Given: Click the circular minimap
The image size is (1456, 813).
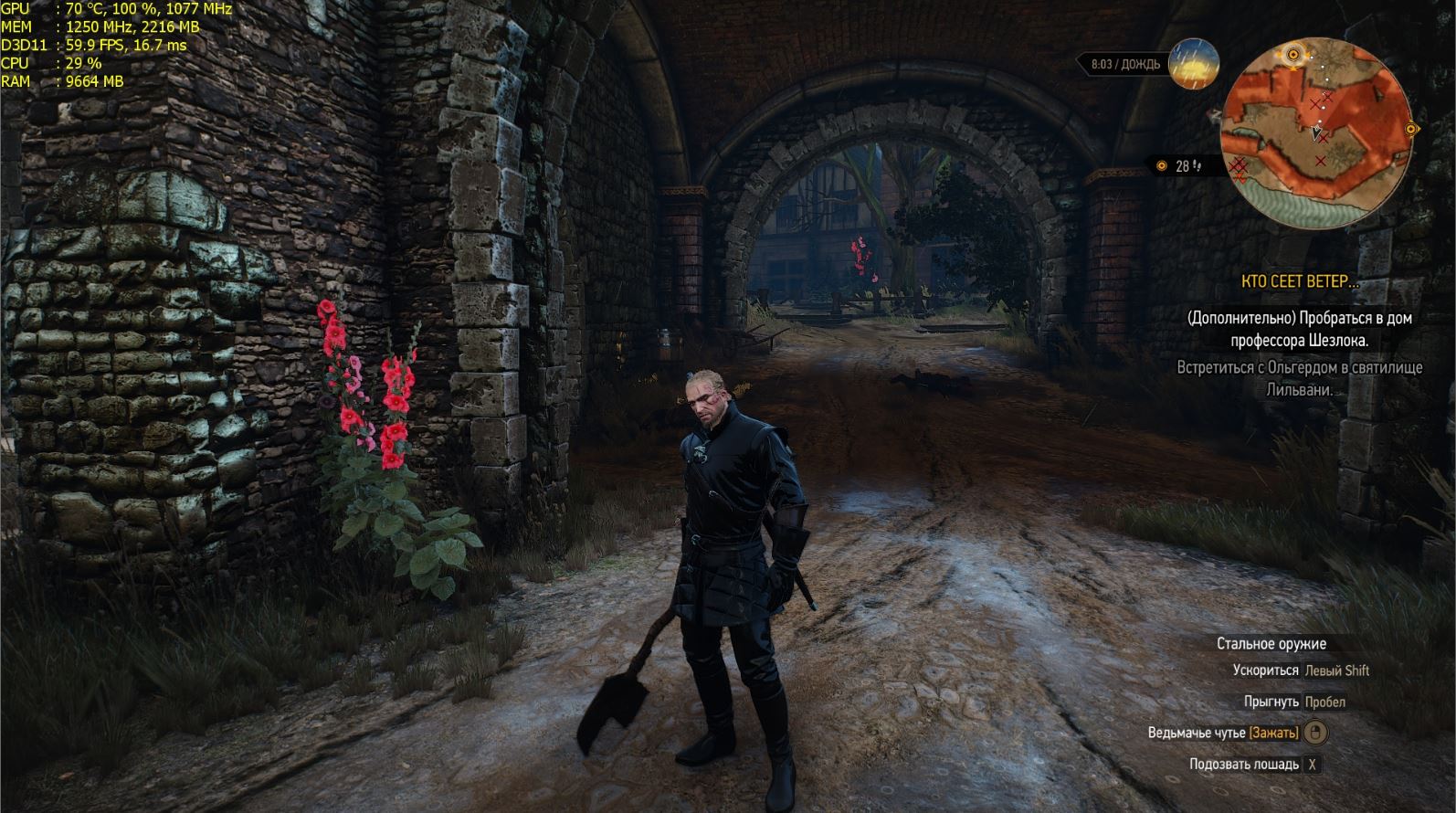Looking at the screenshot, I should [x=1315, y=132].
